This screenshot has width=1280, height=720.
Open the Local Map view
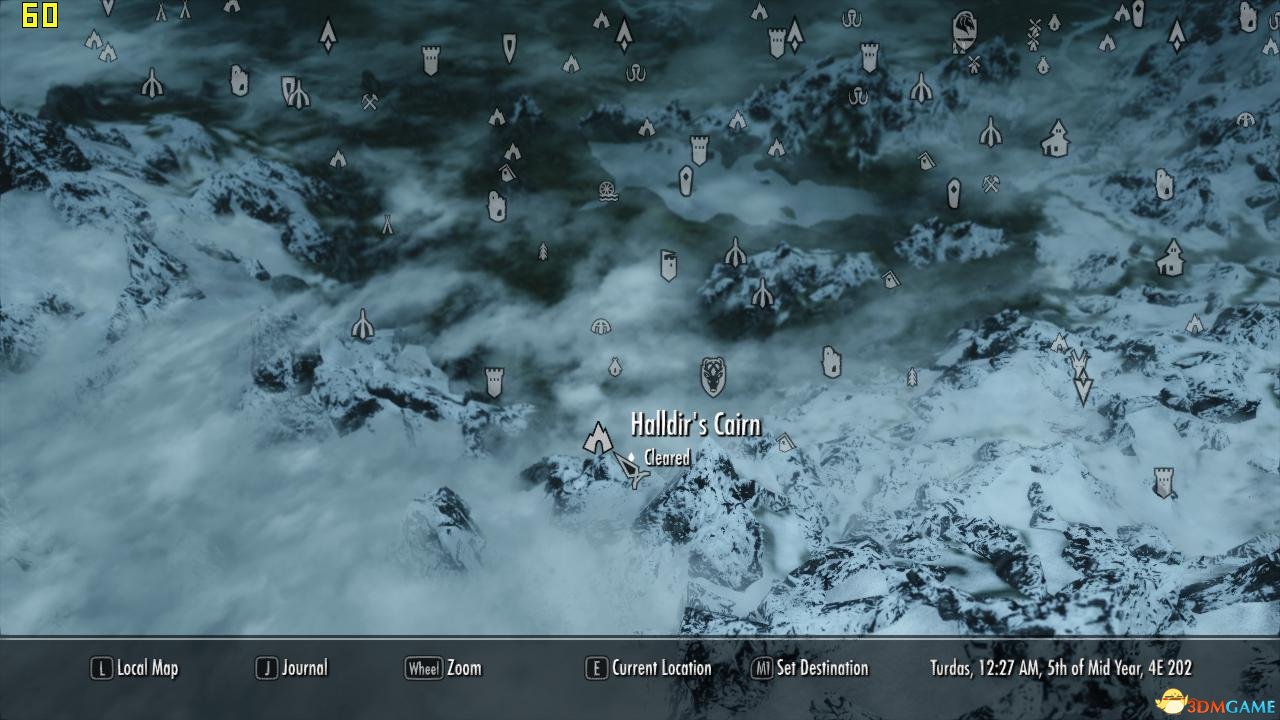pyautogui.click(x=135, y=668)
